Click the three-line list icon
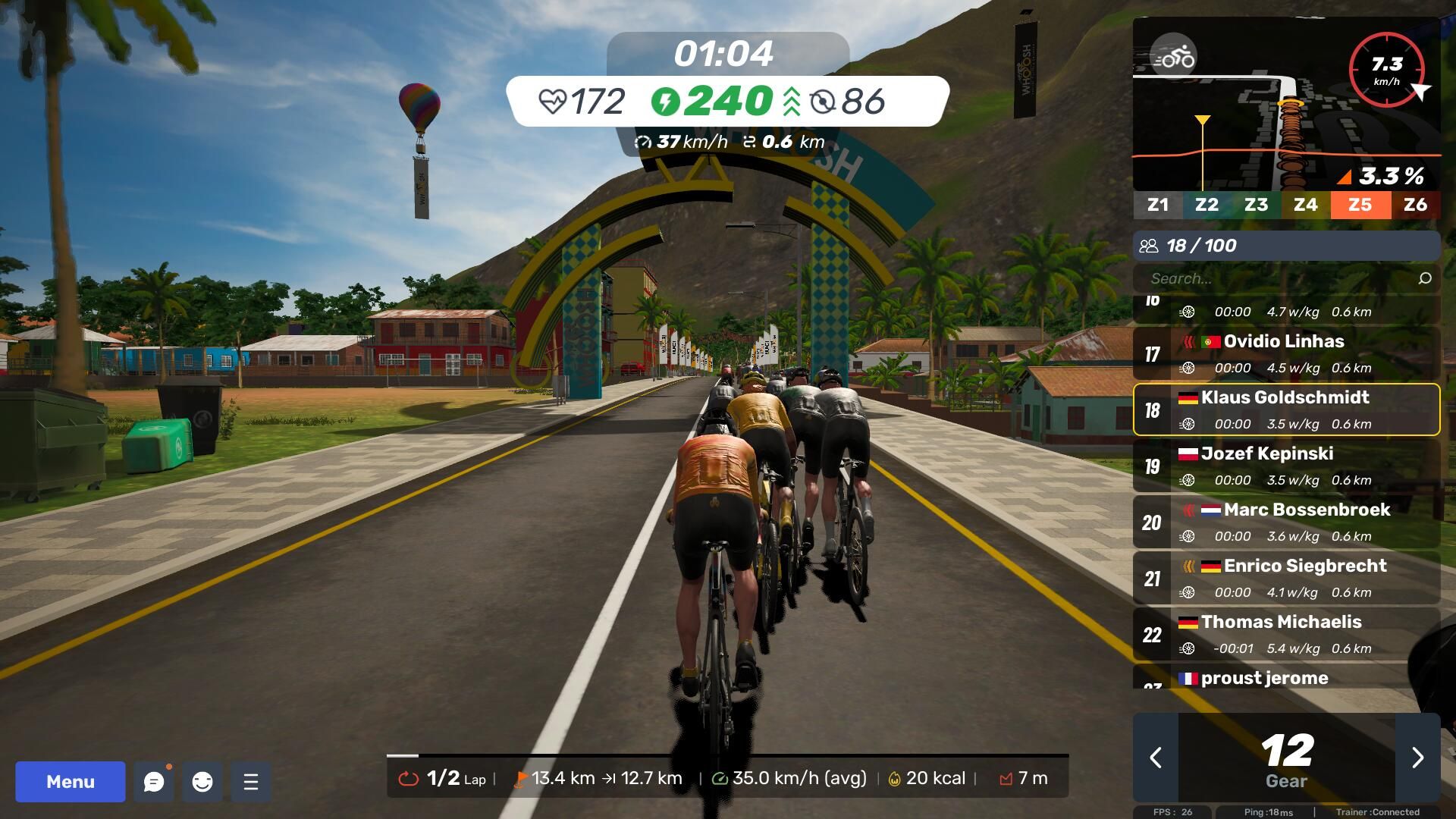The height and width of the screenshot is (819, 1456). [x=251, y=782]
